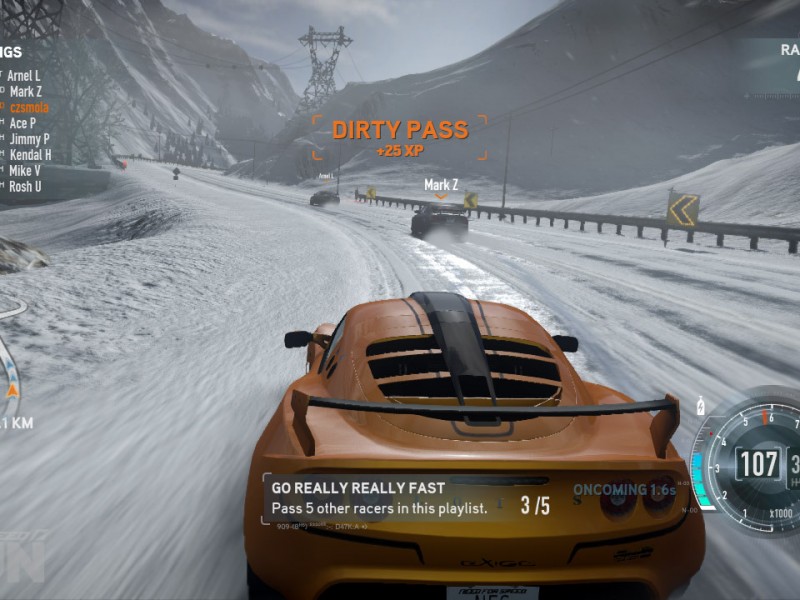Select Jimmy P from the racer standings
Viewport: 800px width, 600px height.
29,139
